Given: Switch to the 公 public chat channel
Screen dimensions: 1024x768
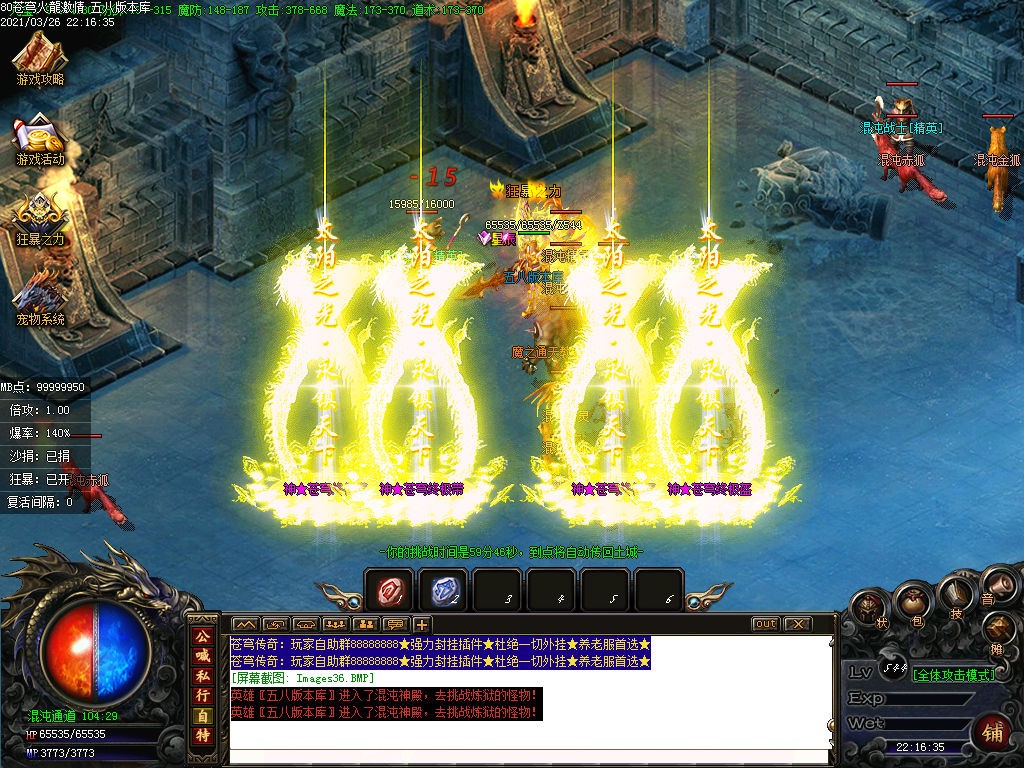Looking at the screenshot, I should [x=203, y=636].
